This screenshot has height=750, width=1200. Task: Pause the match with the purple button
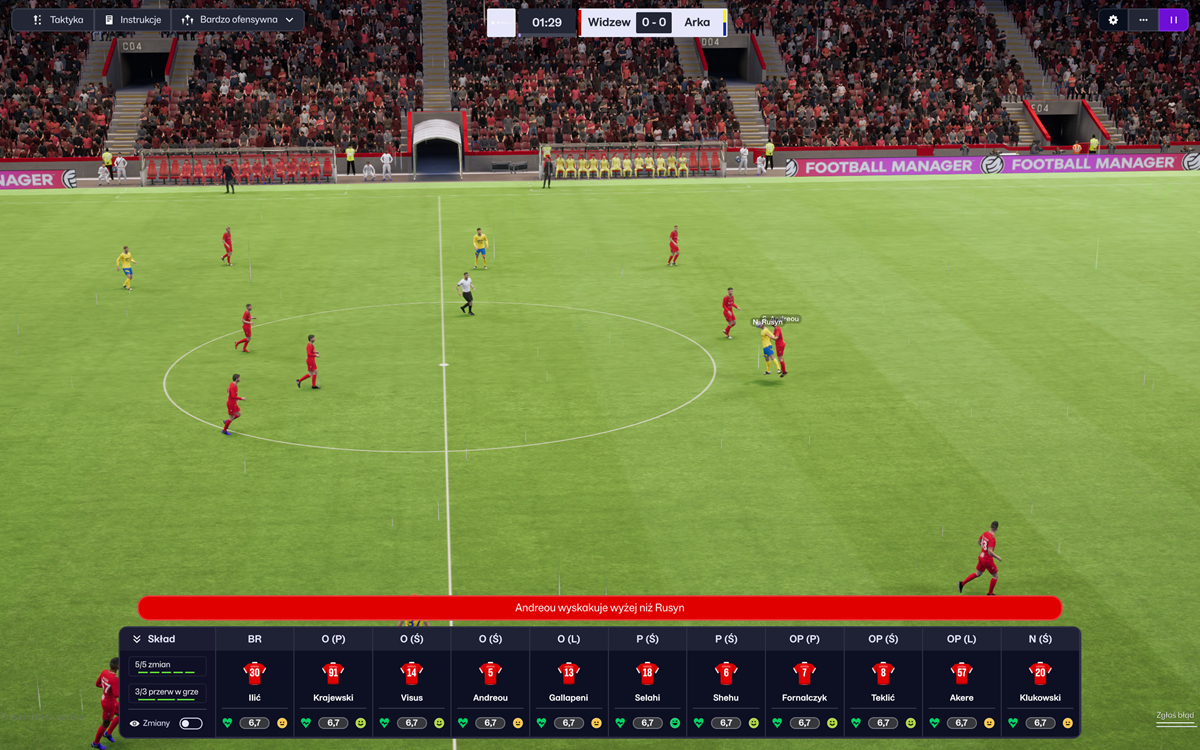coord(1173,20)
